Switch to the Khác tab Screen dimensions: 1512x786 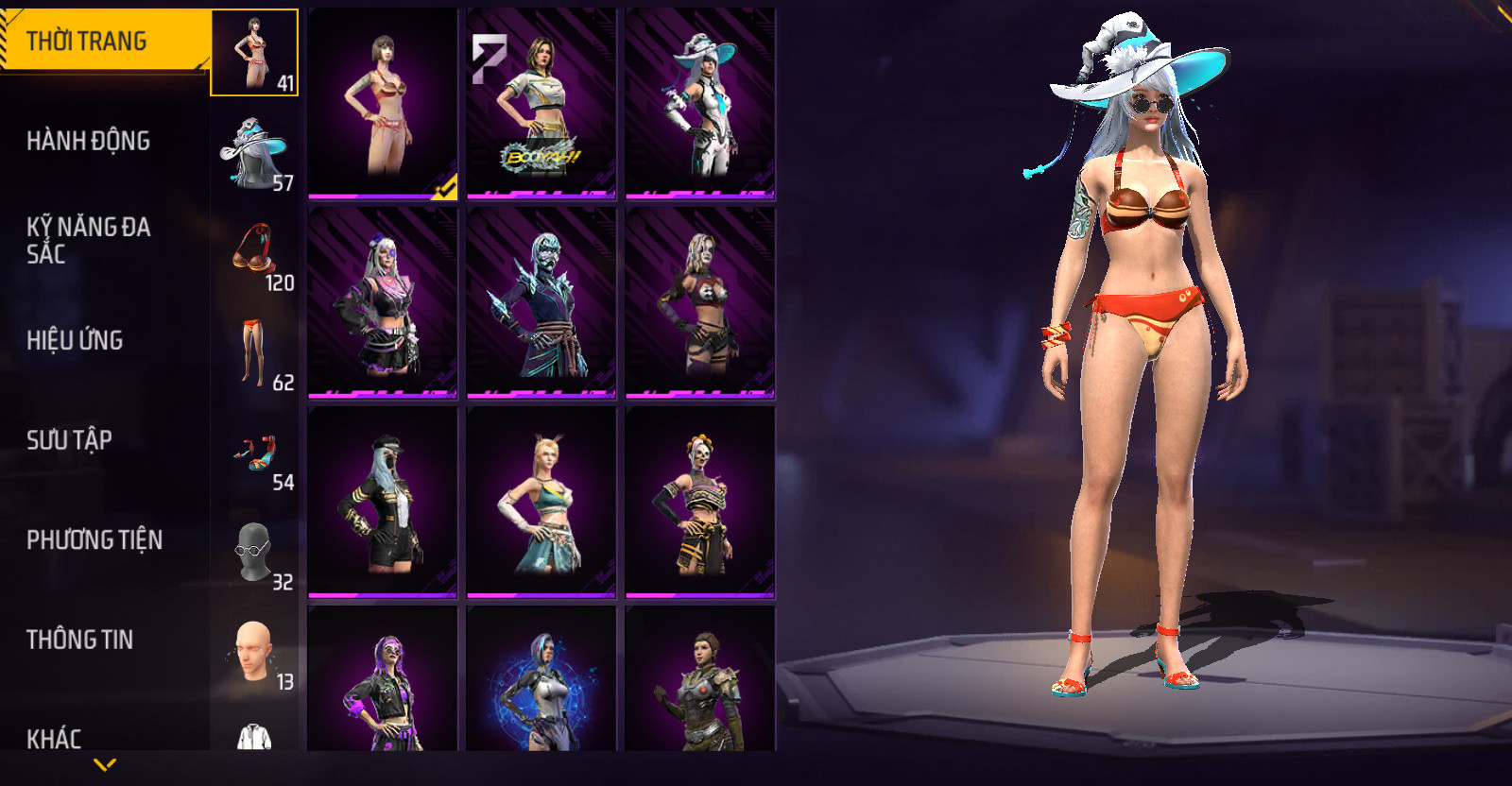pyautogui.click(x=55, y=738)
